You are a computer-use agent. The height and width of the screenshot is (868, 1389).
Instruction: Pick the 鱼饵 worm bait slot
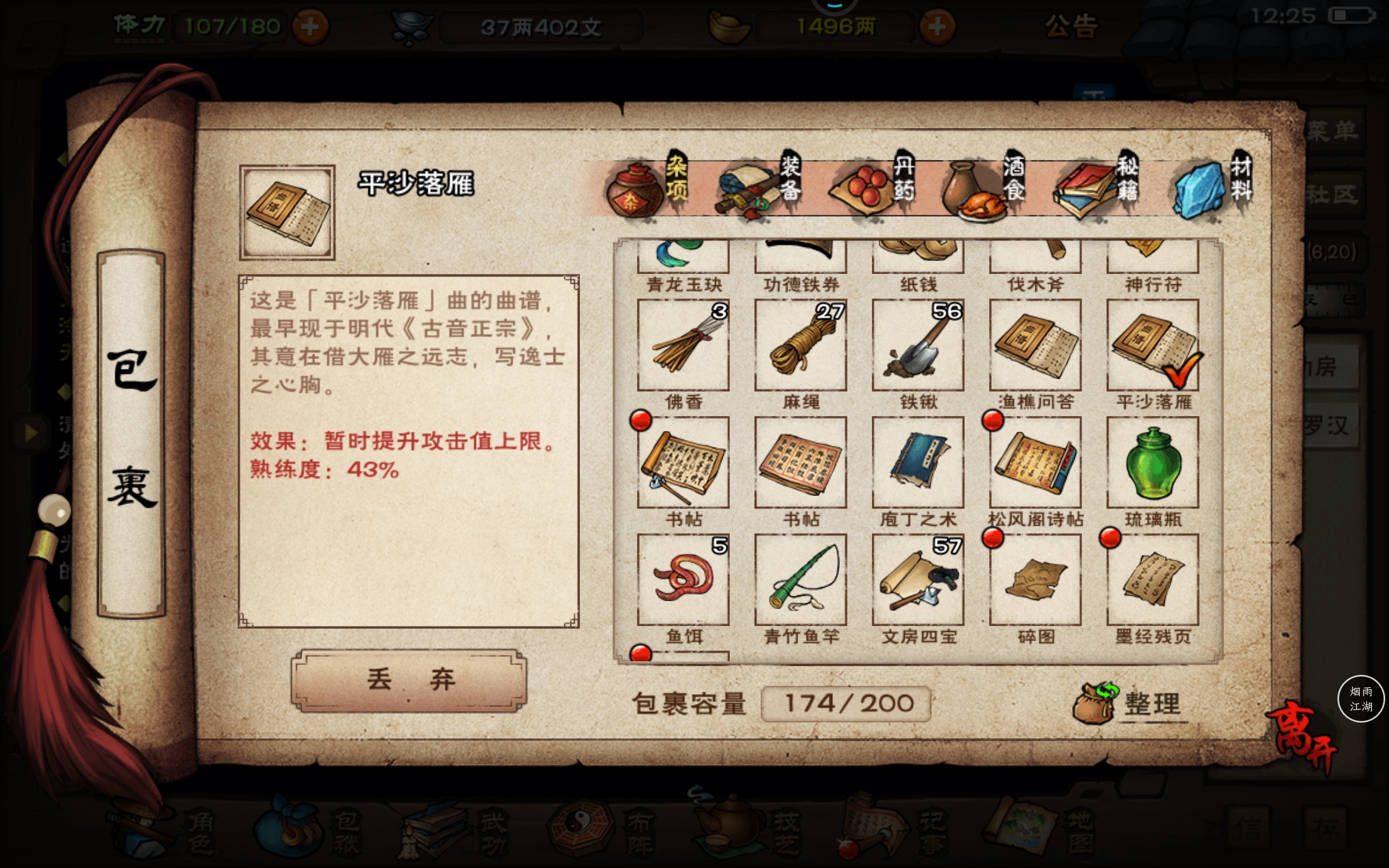click(683, 580)
